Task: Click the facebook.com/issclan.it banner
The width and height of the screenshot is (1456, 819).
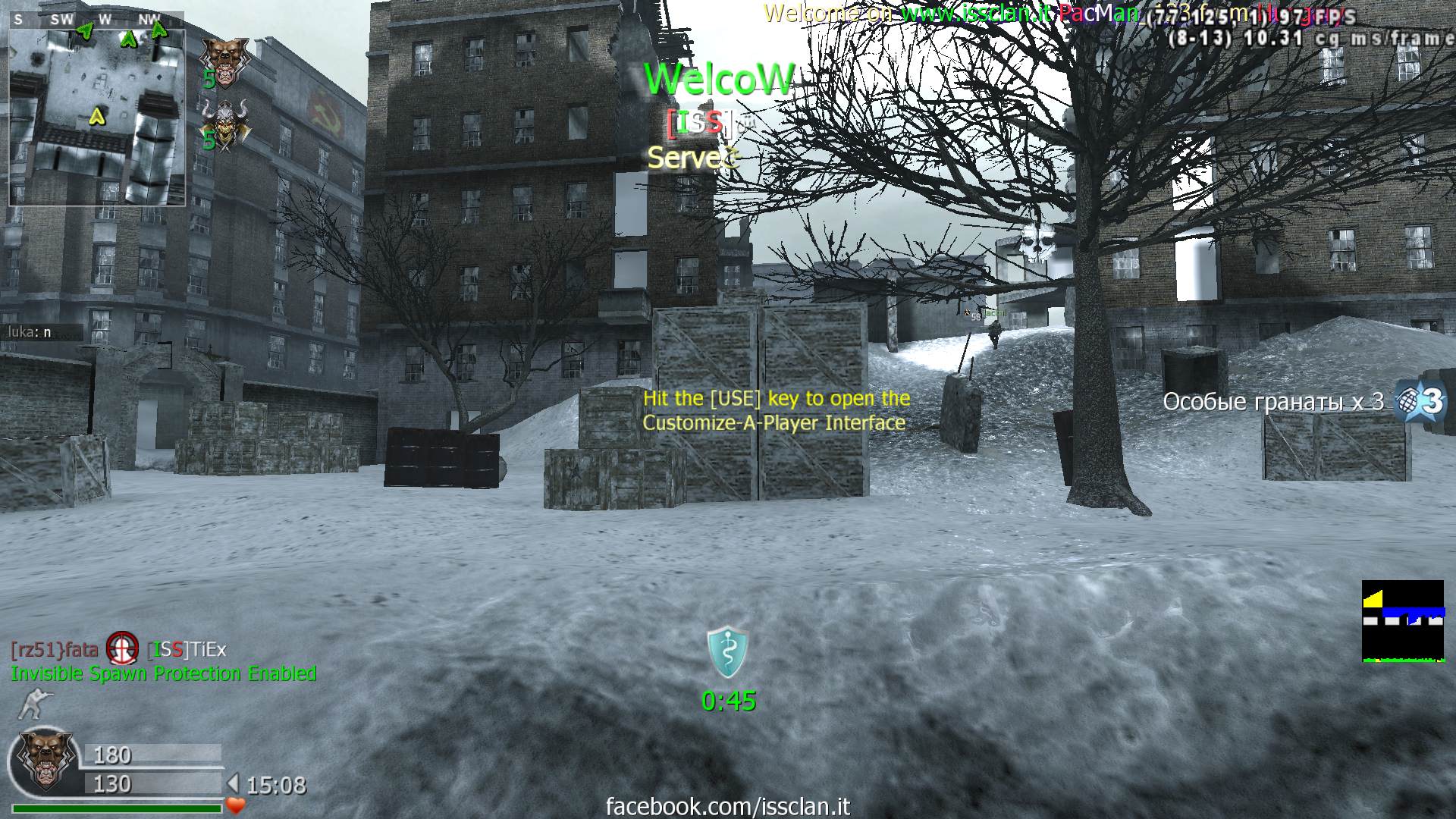Action: pyautogui.click(x=728, y=806)
